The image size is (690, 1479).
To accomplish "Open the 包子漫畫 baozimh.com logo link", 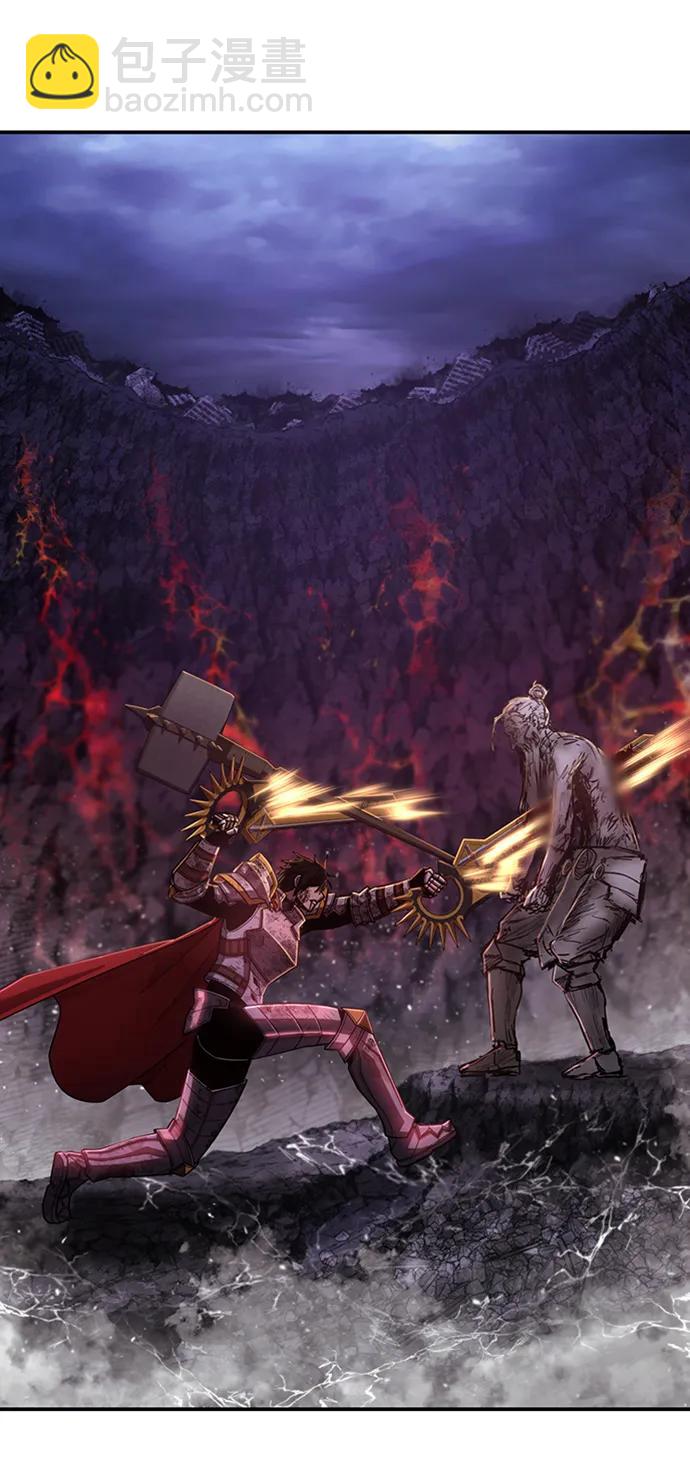I will coord(168,73).
